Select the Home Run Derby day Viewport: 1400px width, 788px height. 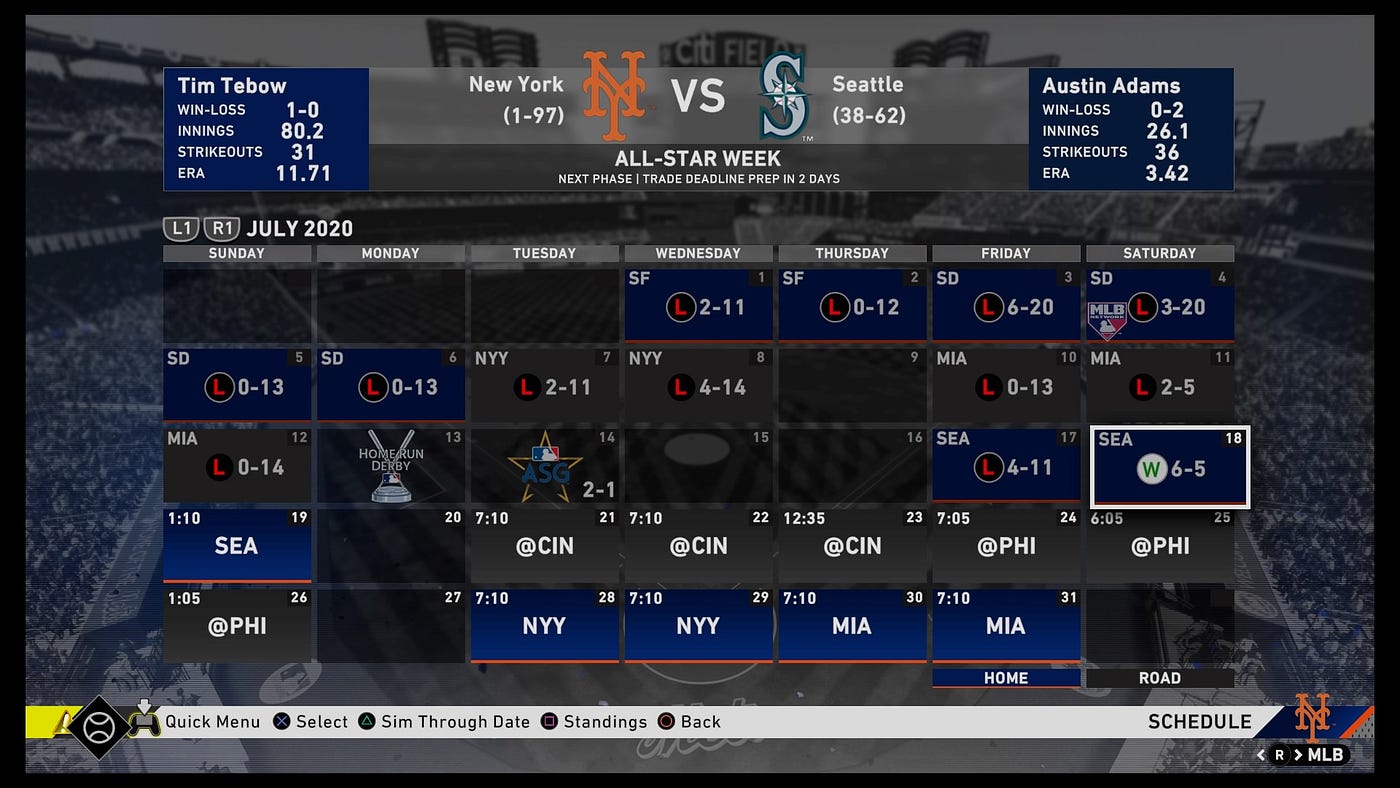click(391, 466)
